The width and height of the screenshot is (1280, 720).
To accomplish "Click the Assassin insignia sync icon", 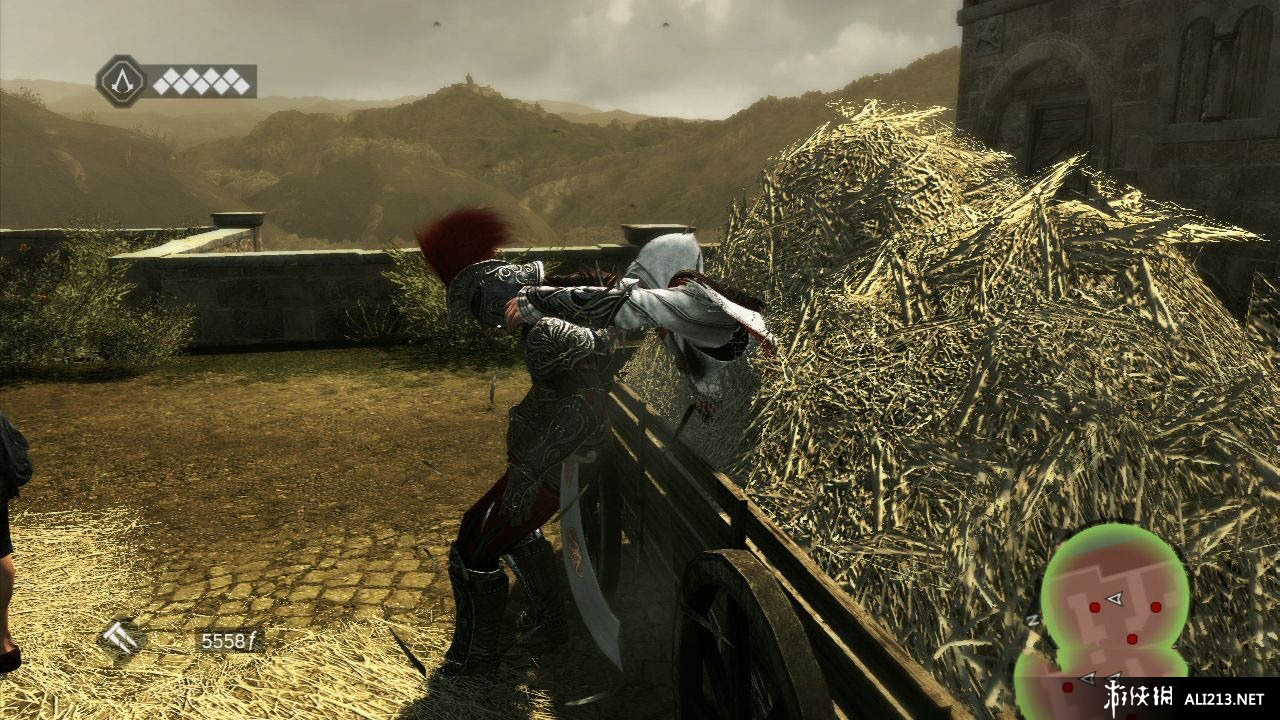I will tap(121, 81).
